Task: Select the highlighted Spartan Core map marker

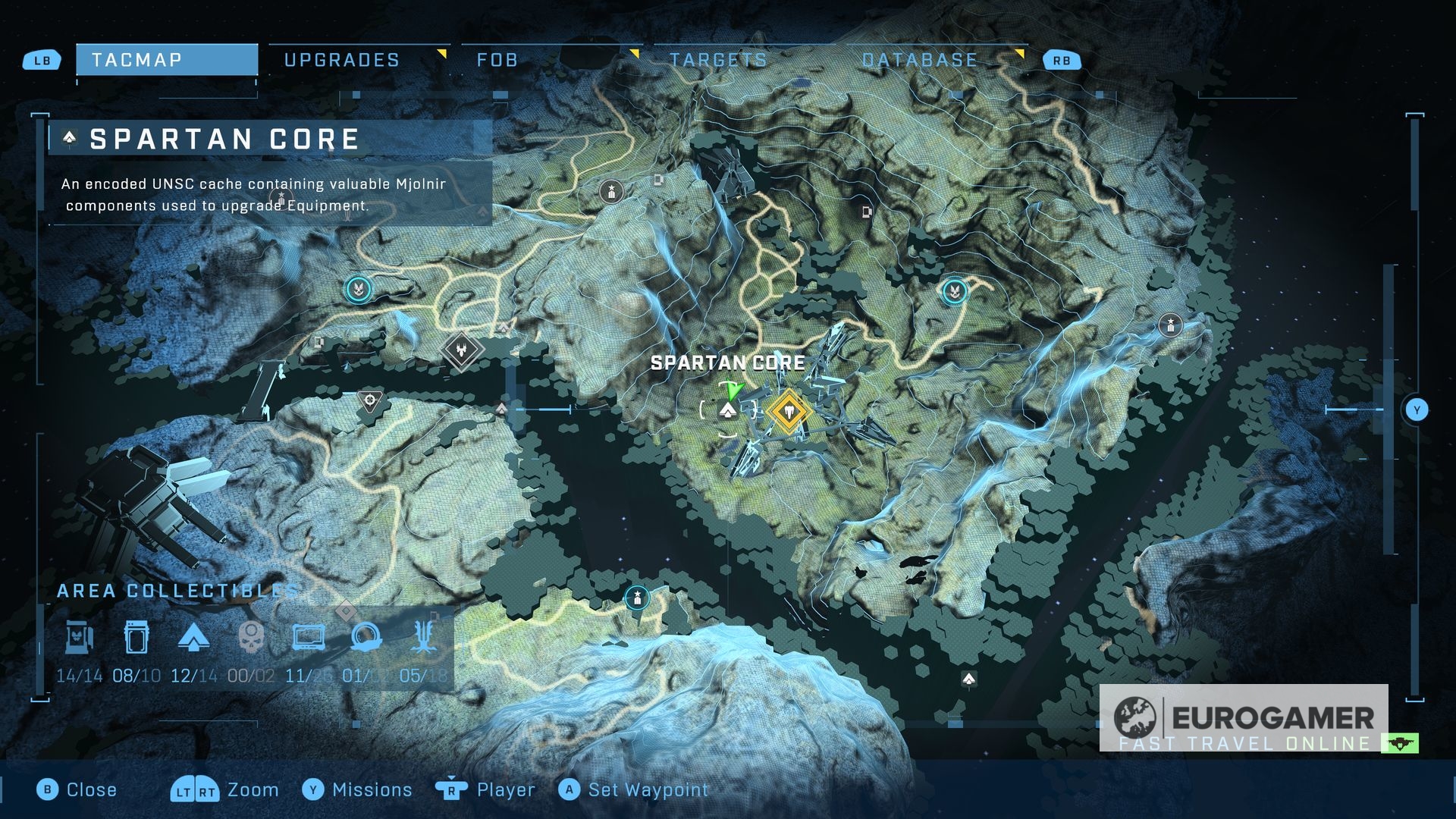Action: (x=728, y=411)
